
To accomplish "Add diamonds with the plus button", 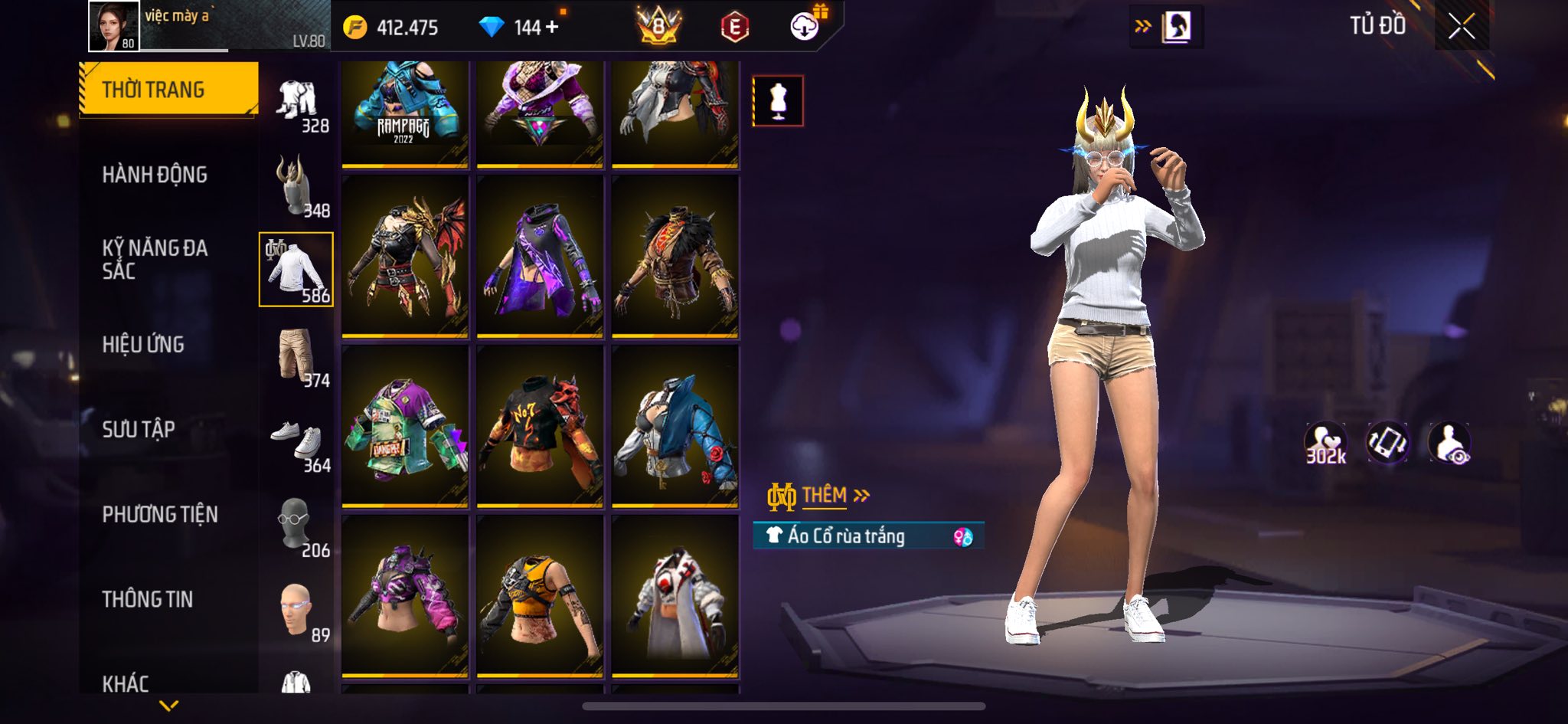I will [552, 28].
